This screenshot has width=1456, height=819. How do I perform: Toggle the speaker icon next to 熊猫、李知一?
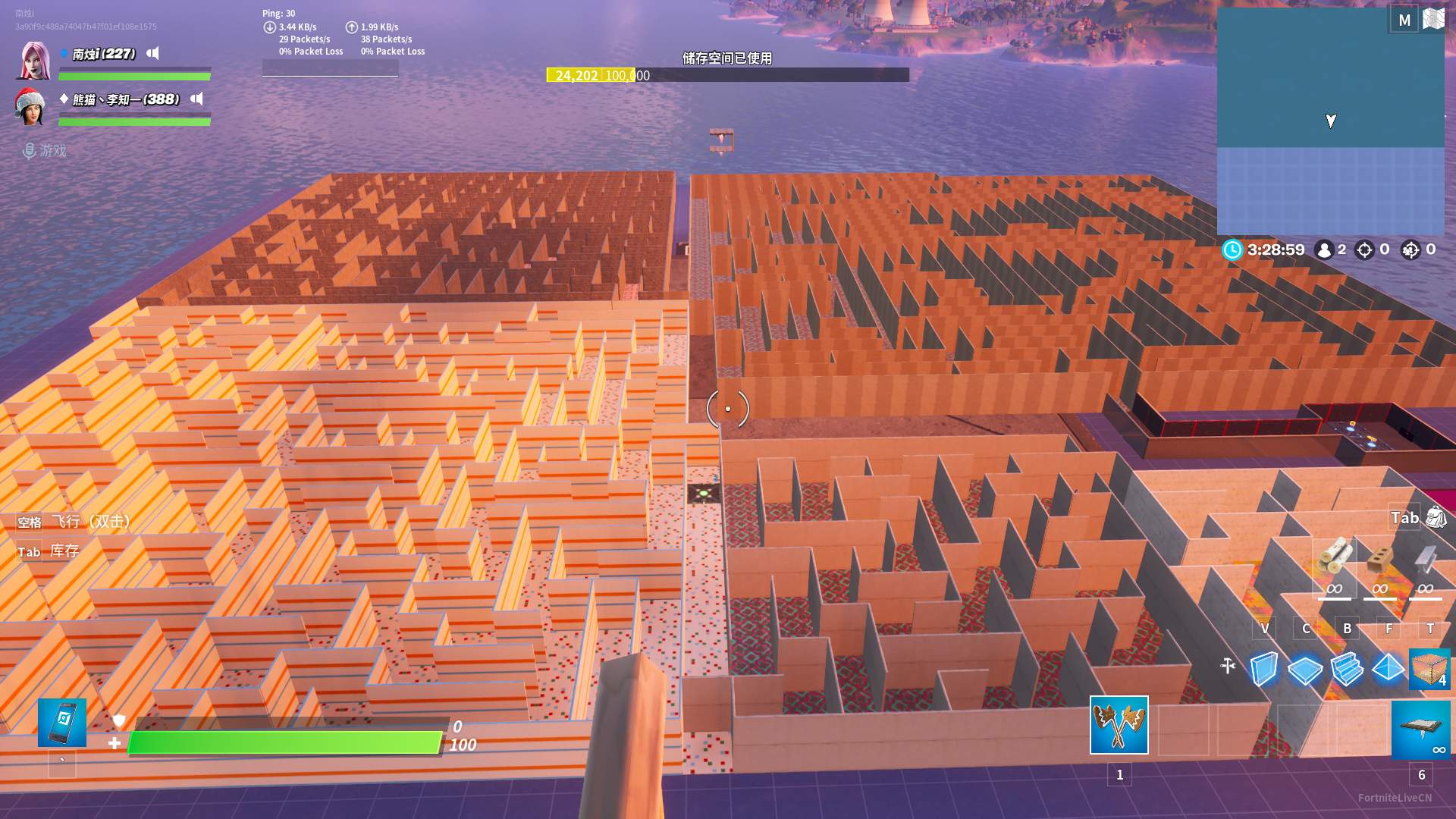tap(197, 99)
